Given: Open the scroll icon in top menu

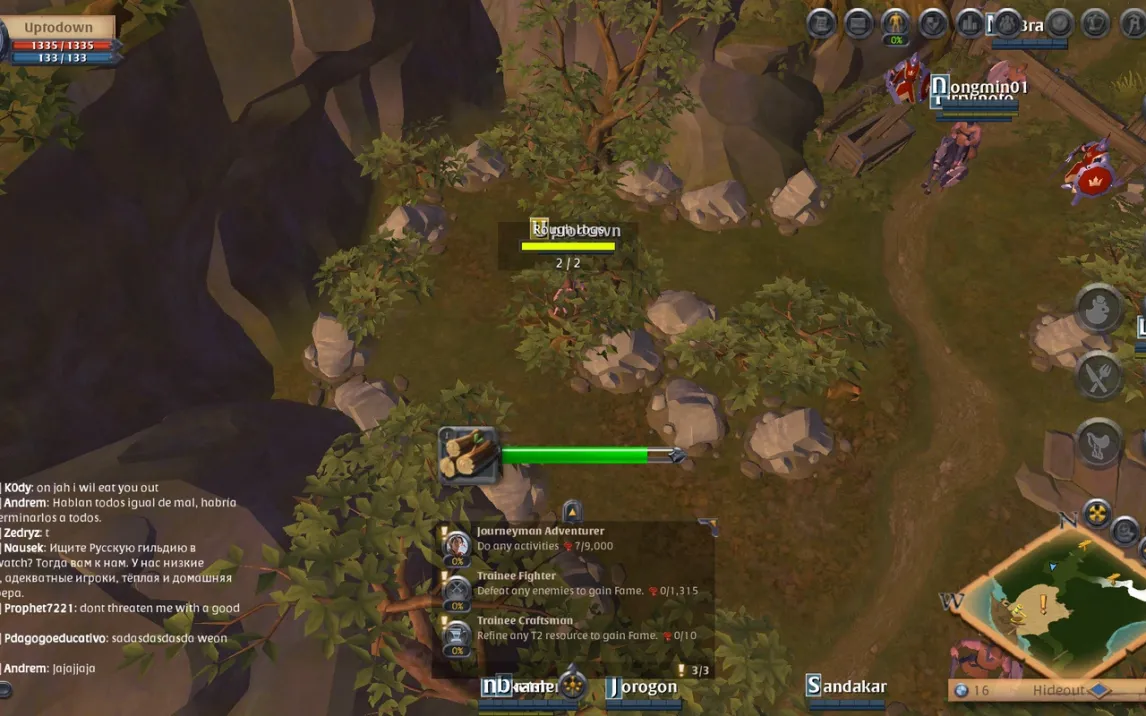Looking at the screenshot, I should [x=821, y=23].
